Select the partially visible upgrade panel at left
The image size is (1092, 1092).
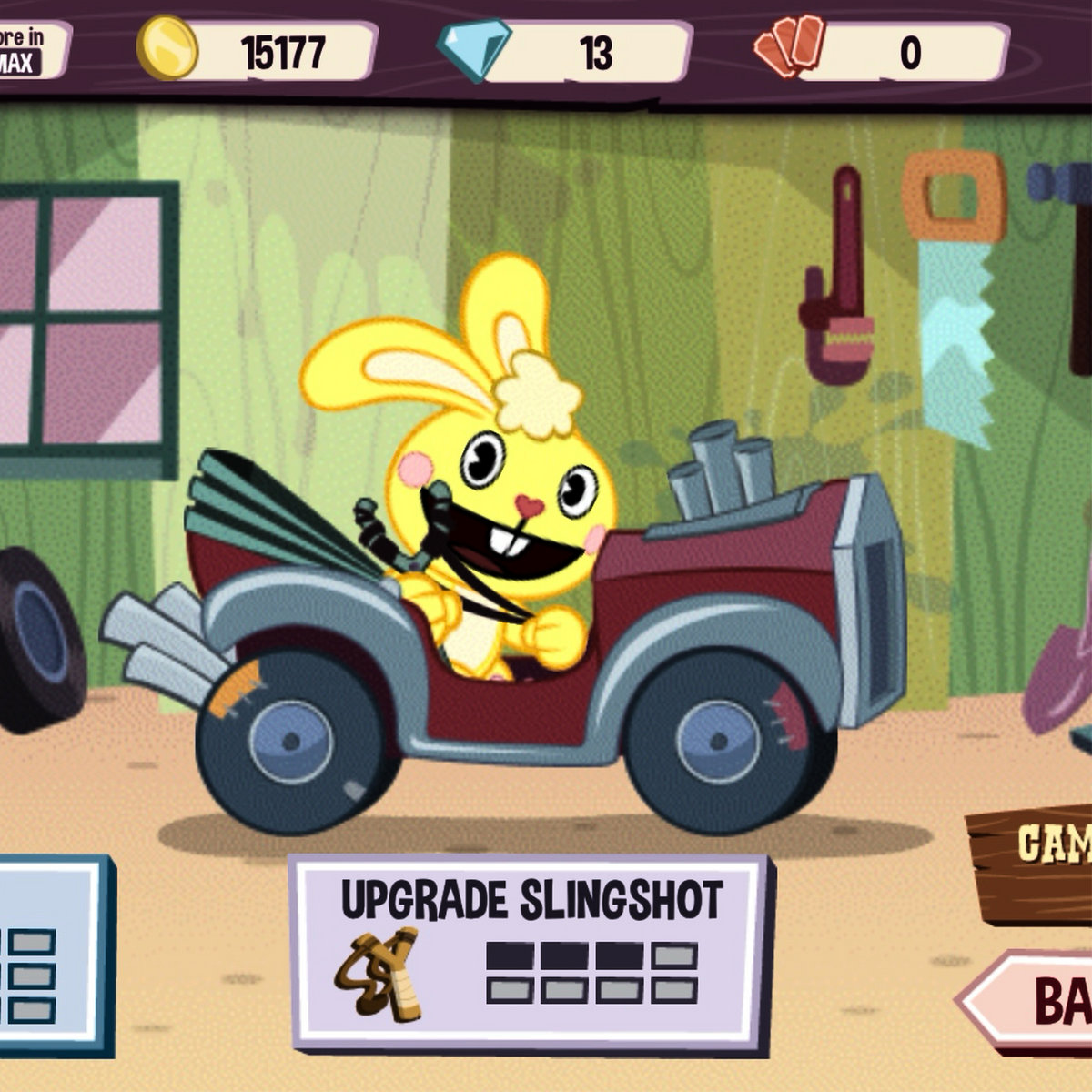click(x=50, y=955)
